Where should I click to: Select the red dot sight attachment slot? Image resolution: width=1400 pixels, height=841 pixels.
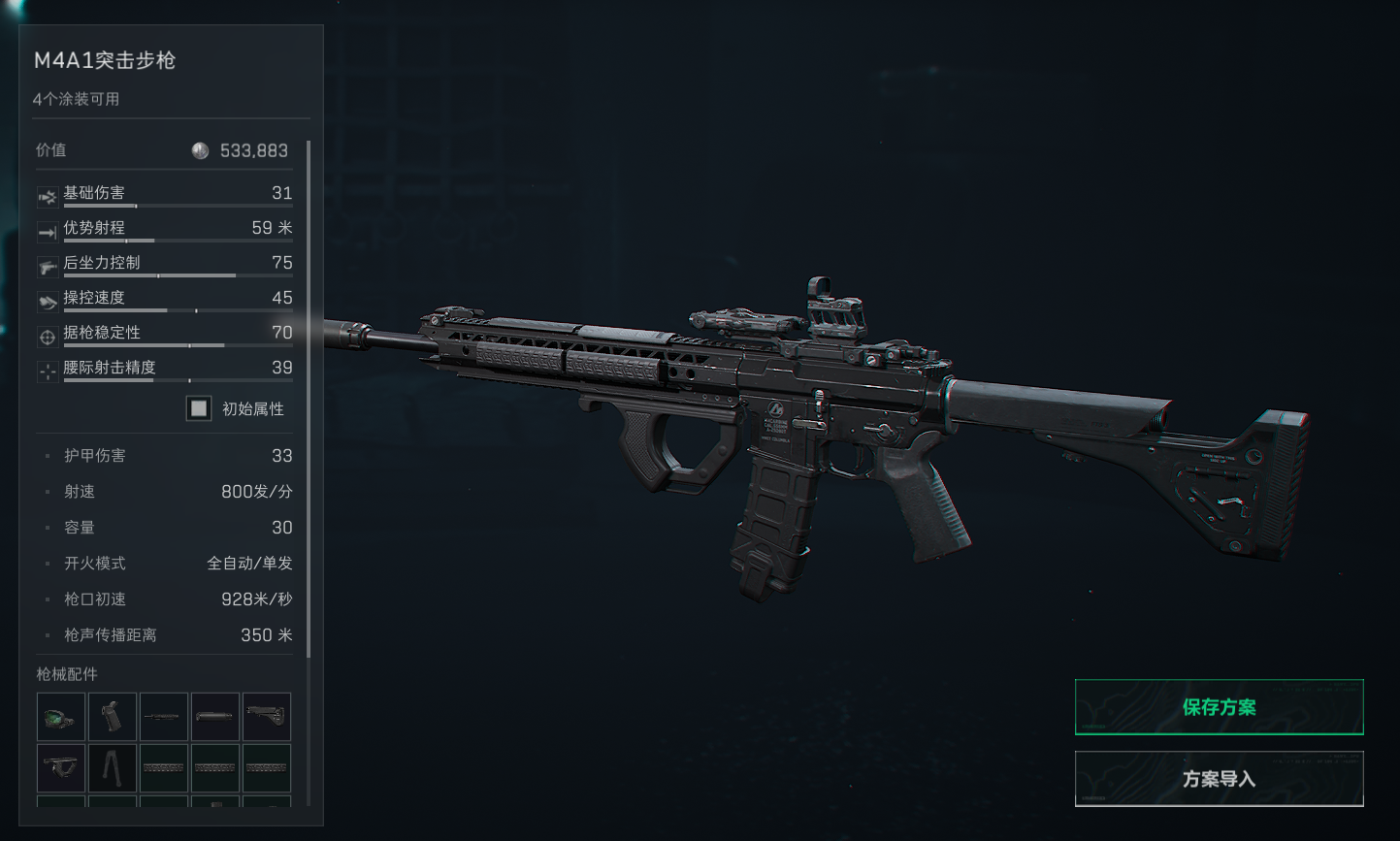coord(61,717)
